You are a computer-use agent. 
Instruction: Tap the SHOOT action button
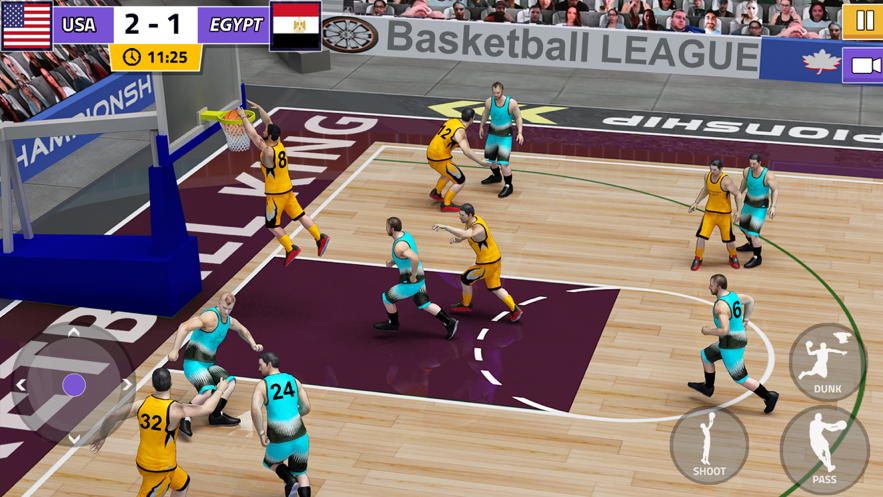(709, 445)
